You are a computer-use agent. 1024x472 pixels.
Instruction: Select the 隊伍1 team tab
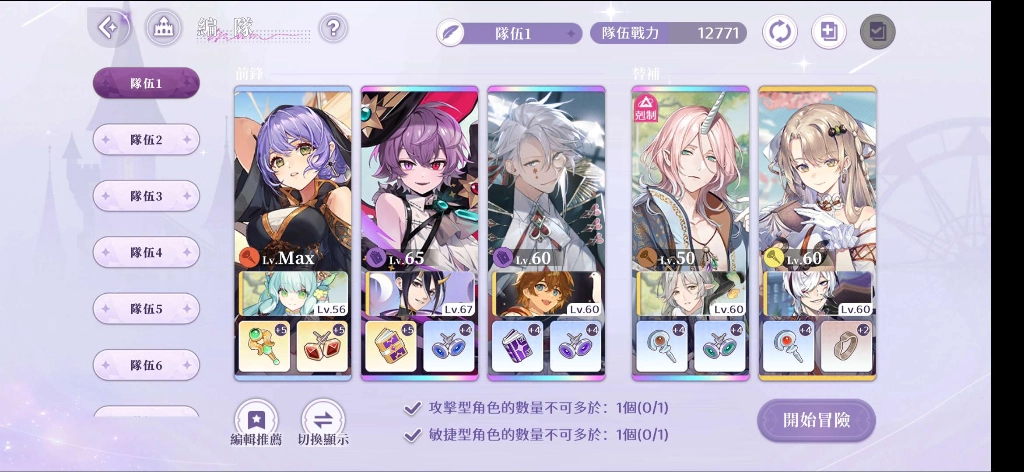pyautogui.click(x=146, y=84)
